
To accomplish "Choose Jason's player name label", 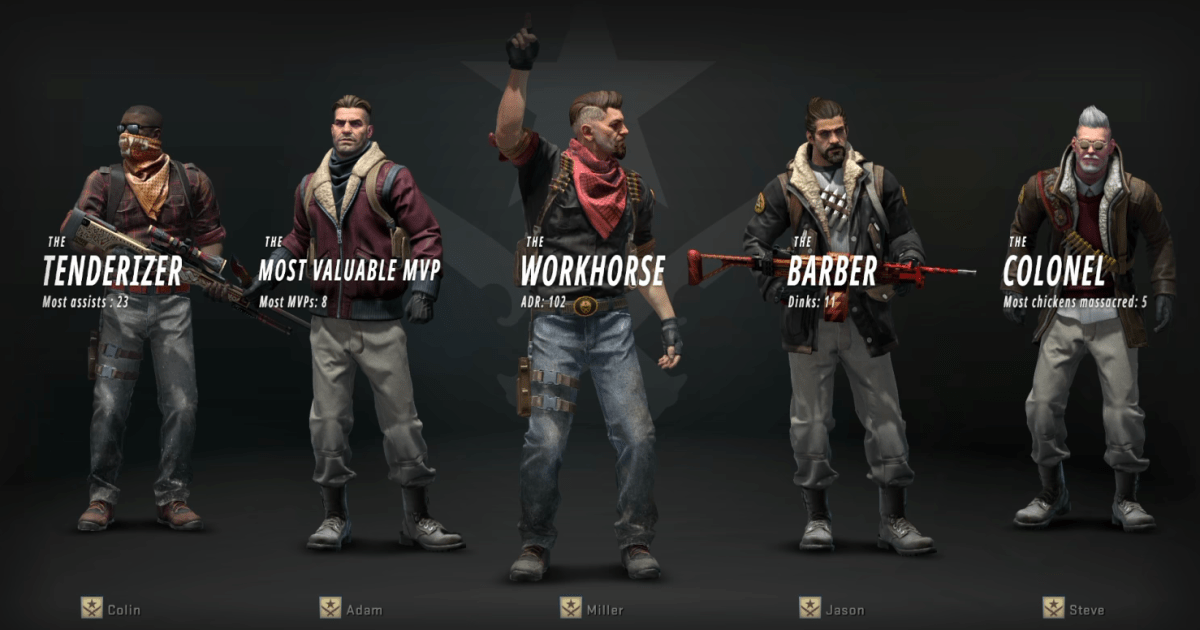I will tap(844, 609).
